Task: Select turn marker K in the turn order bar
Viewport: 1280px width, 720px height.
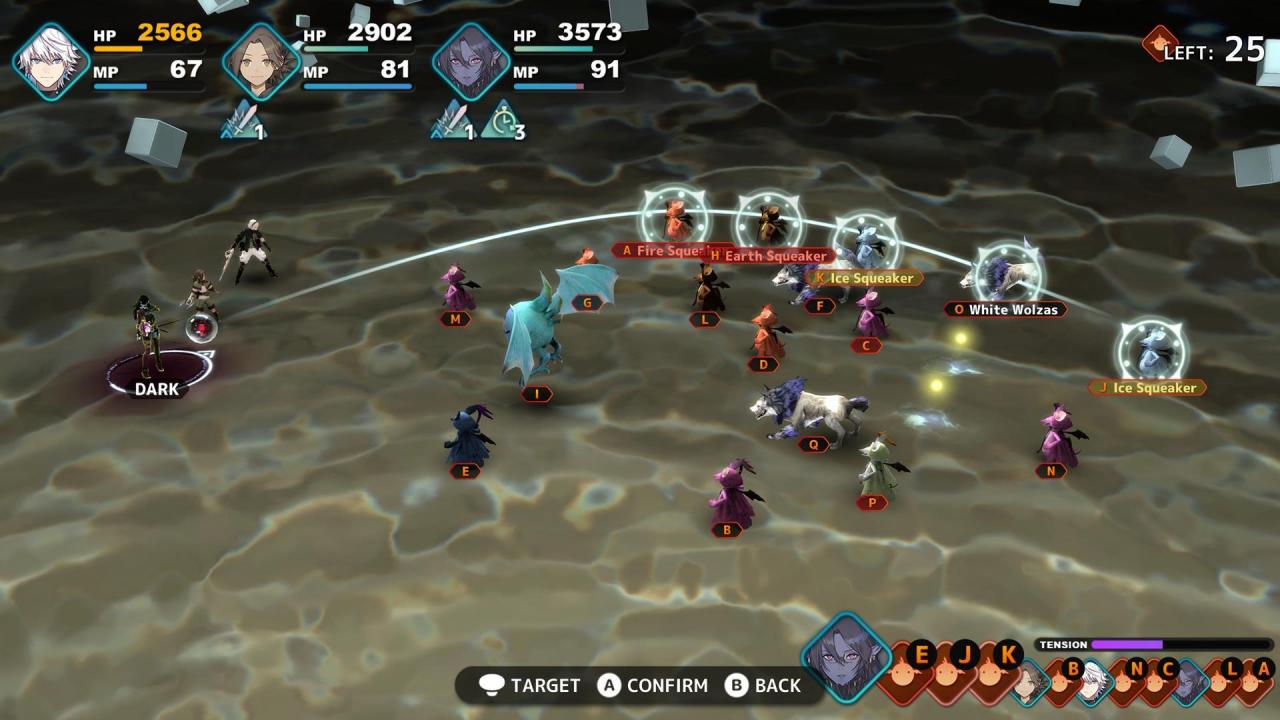Action: point(1007,653)
